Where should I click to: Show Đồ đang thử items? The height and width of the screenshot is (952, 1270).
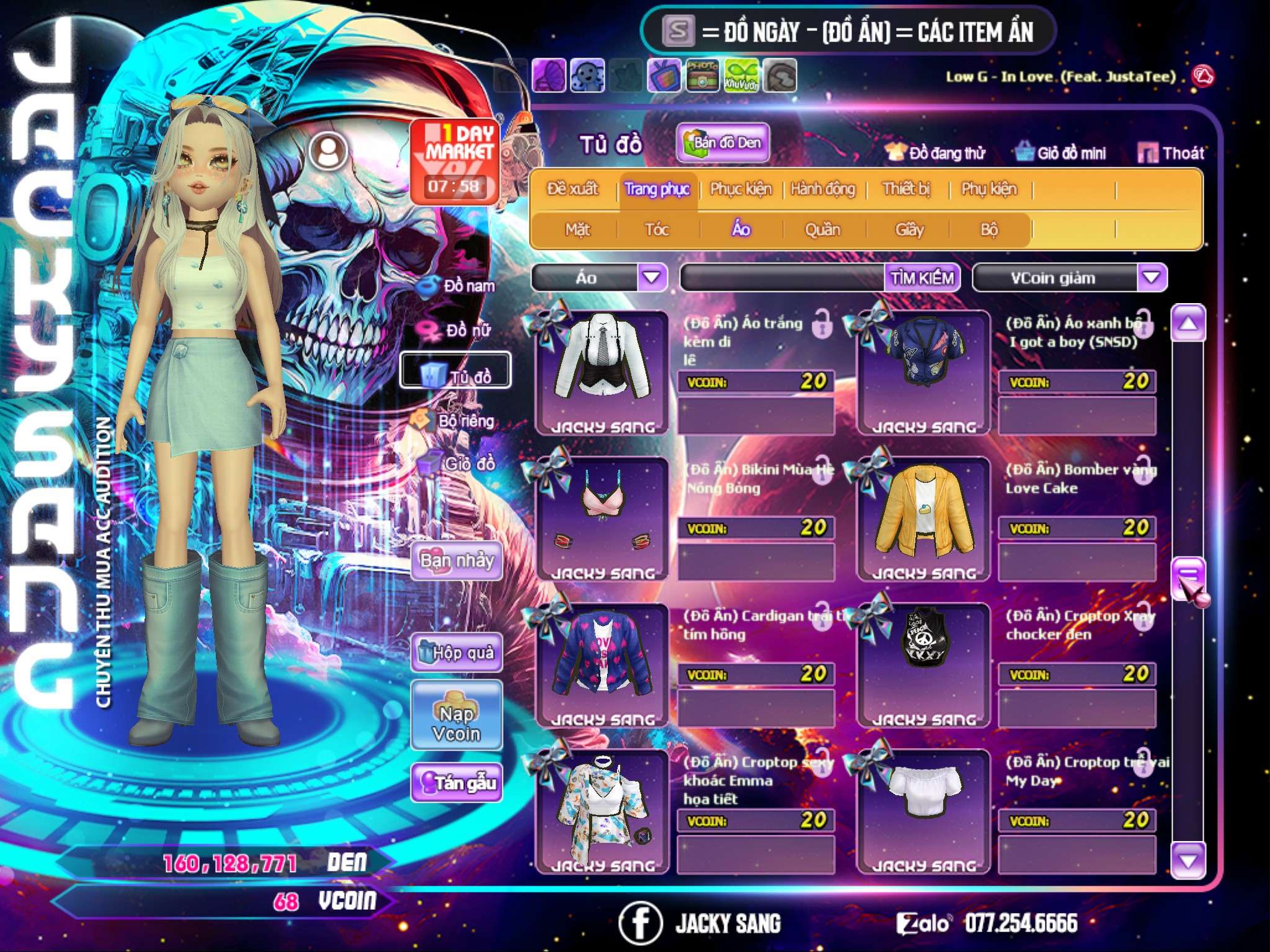[x=935, y=153]
